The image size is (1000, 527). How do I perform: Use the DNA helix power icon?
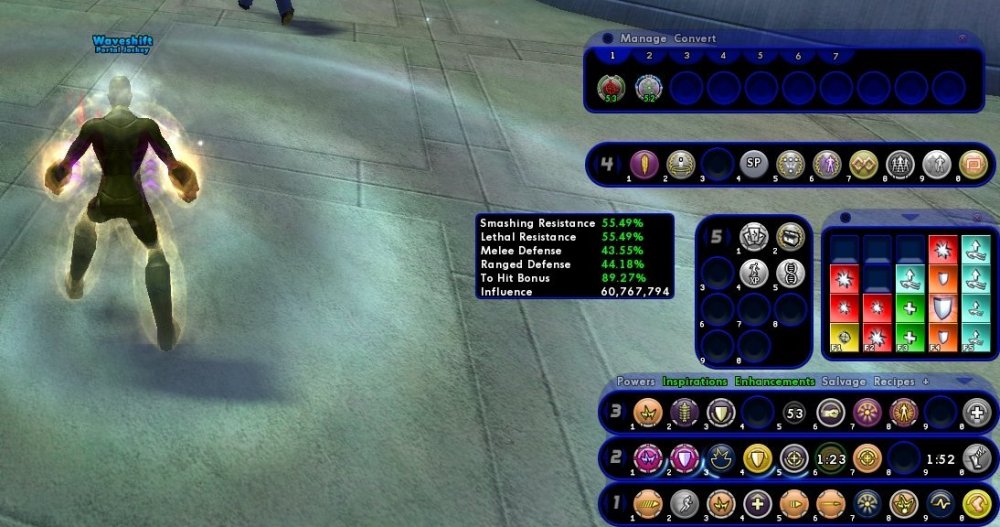coord(790,272)
